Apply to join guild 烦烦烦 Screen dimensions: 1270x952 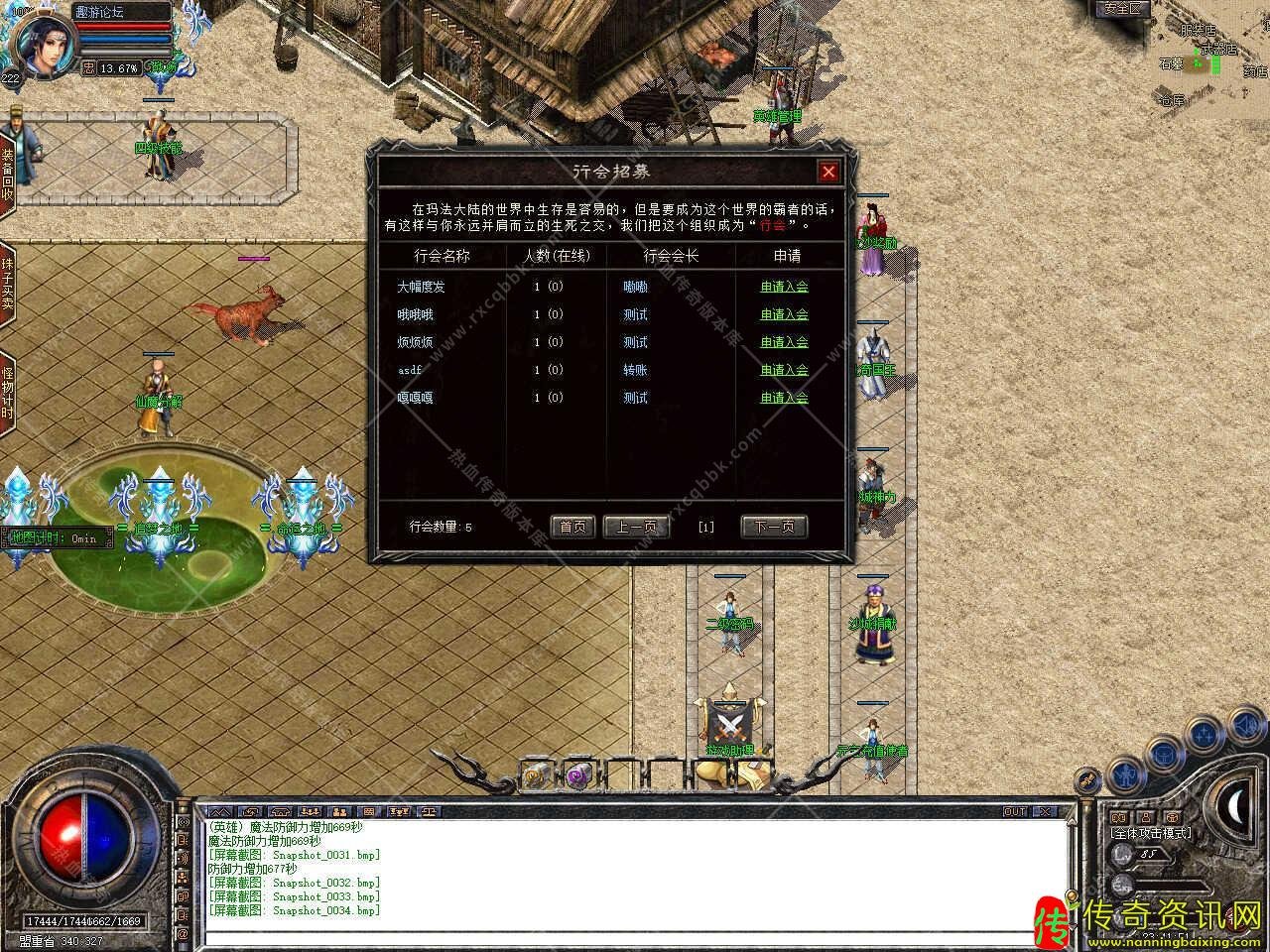(x=784, y=342)
